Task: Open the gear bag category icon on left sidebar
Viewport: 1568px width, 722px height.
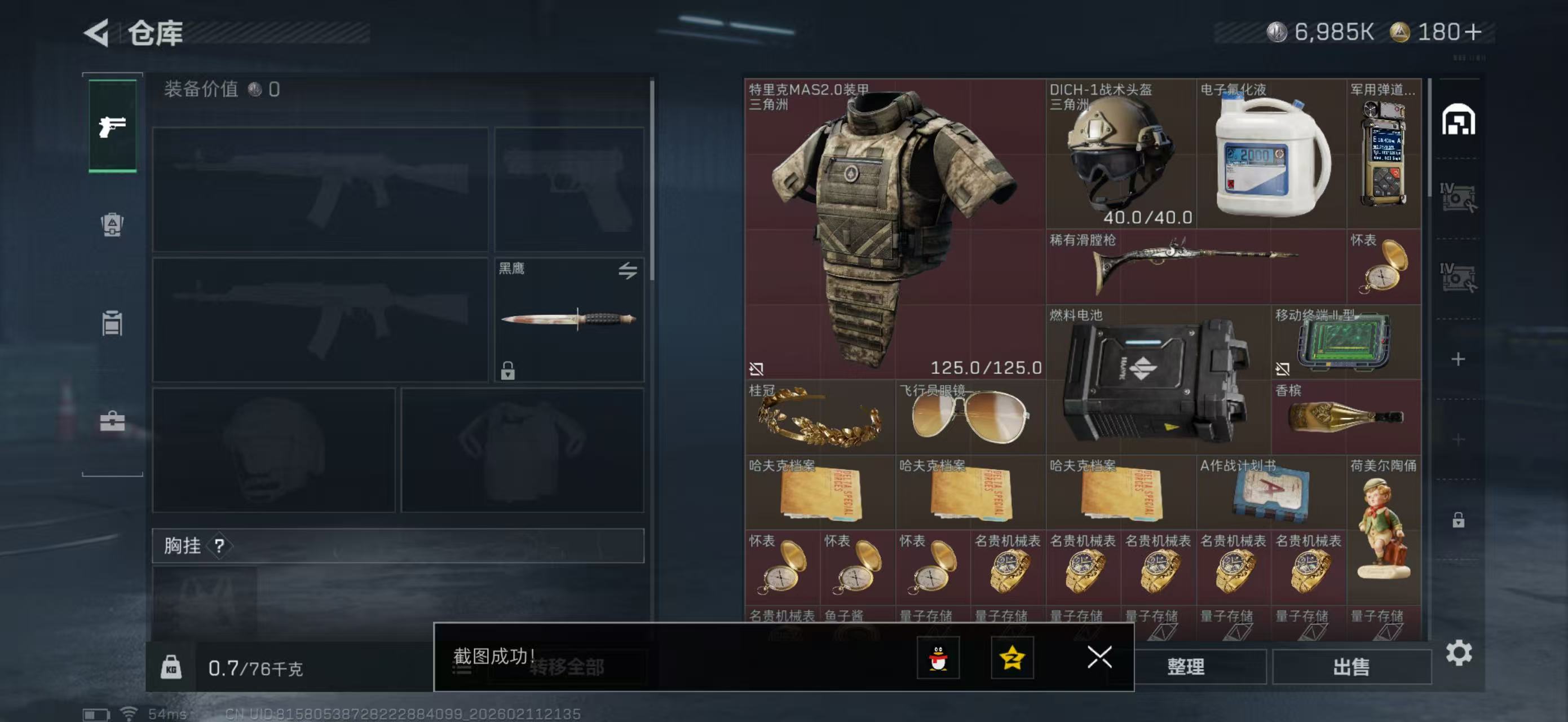Action: click(x=112, y=226)
